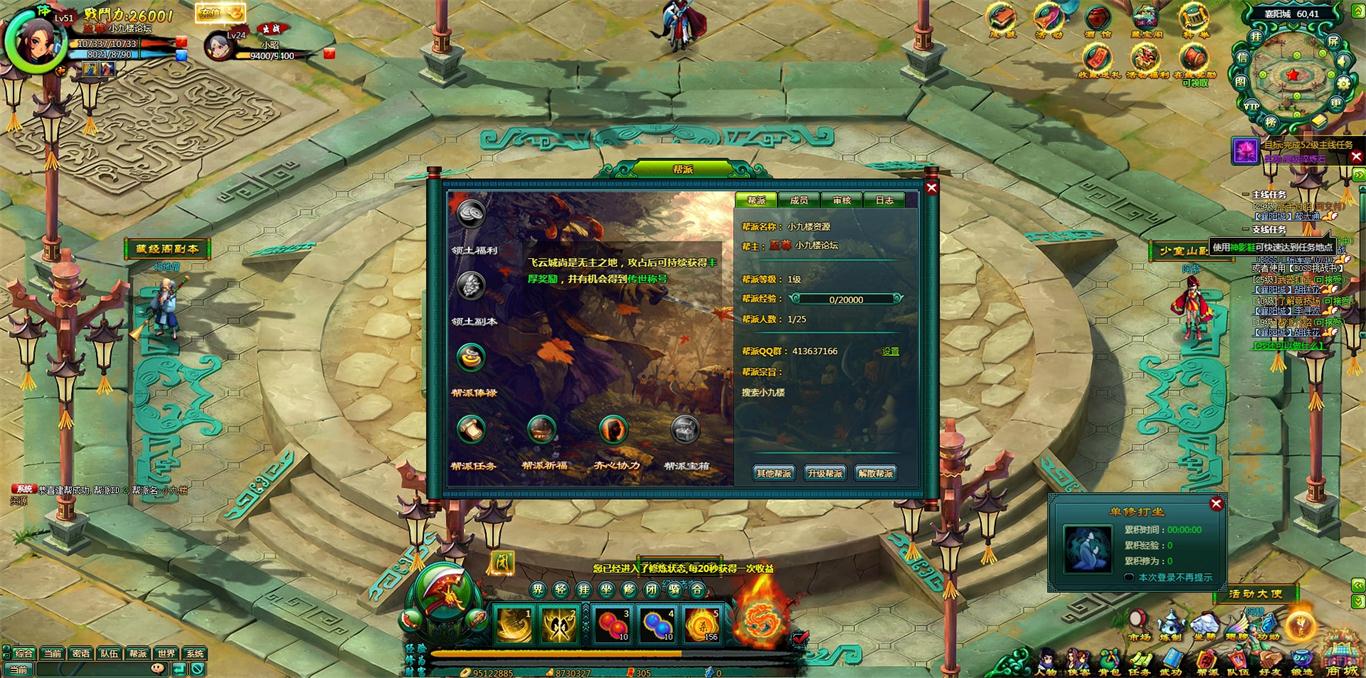The image size is (1366, 678).
Task: Switch to the 成员 members tab
Action: (x=799, y=200)
